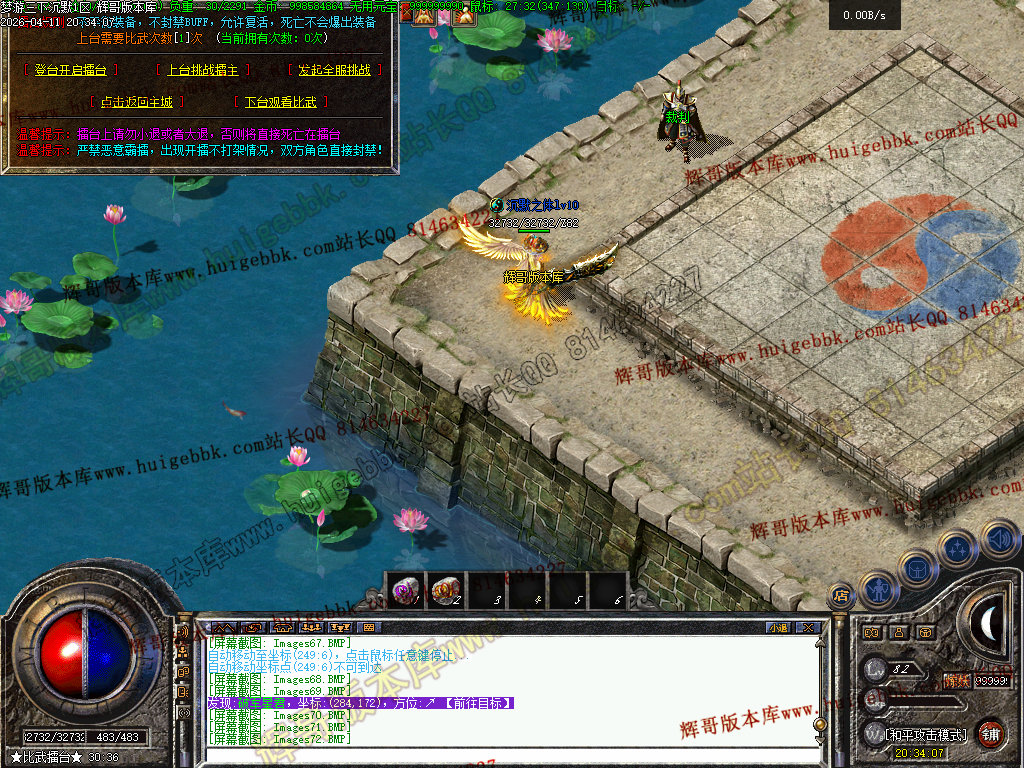Open the character equipment round button

tap(878, 591)
